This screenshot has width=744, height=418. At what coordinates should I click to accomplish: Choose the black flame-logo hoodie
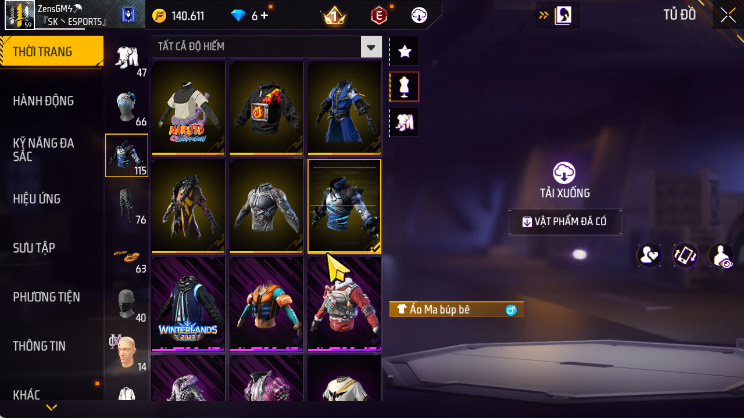tap(266, 107)
